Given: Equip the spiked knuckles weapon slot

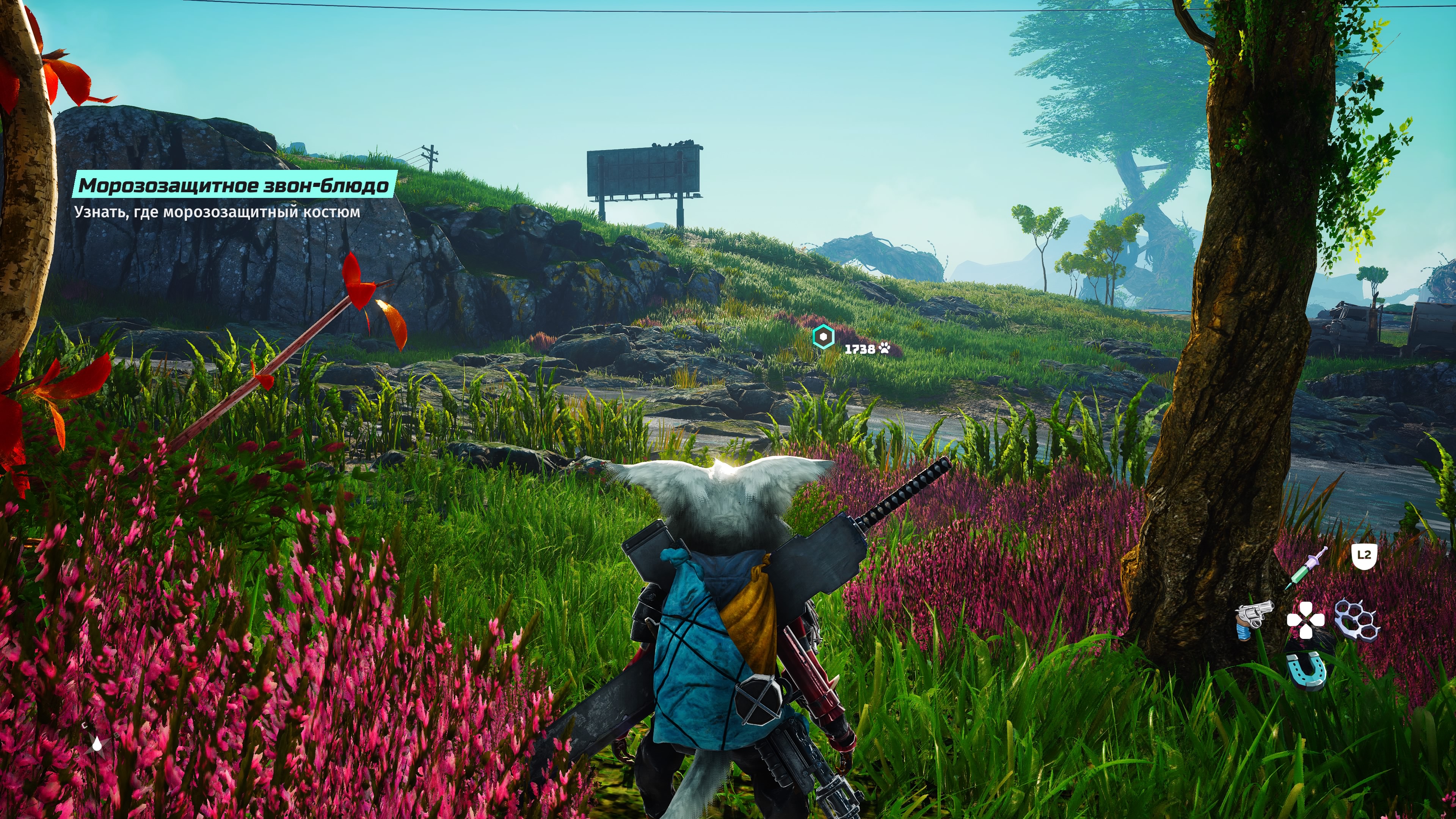Looking at the screenshot, I should pos(1357,620).
